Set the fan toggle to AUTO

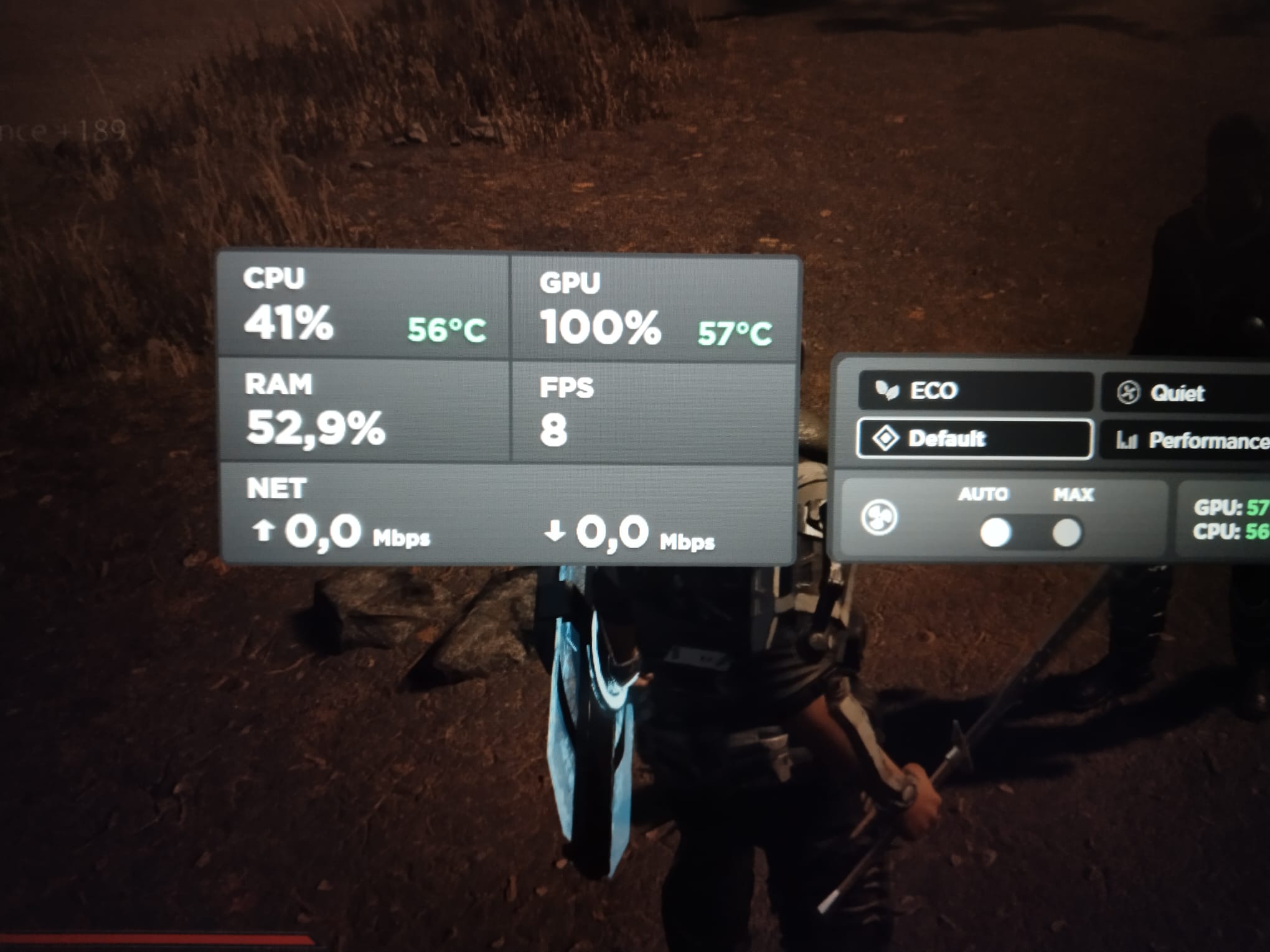(995, 533)
